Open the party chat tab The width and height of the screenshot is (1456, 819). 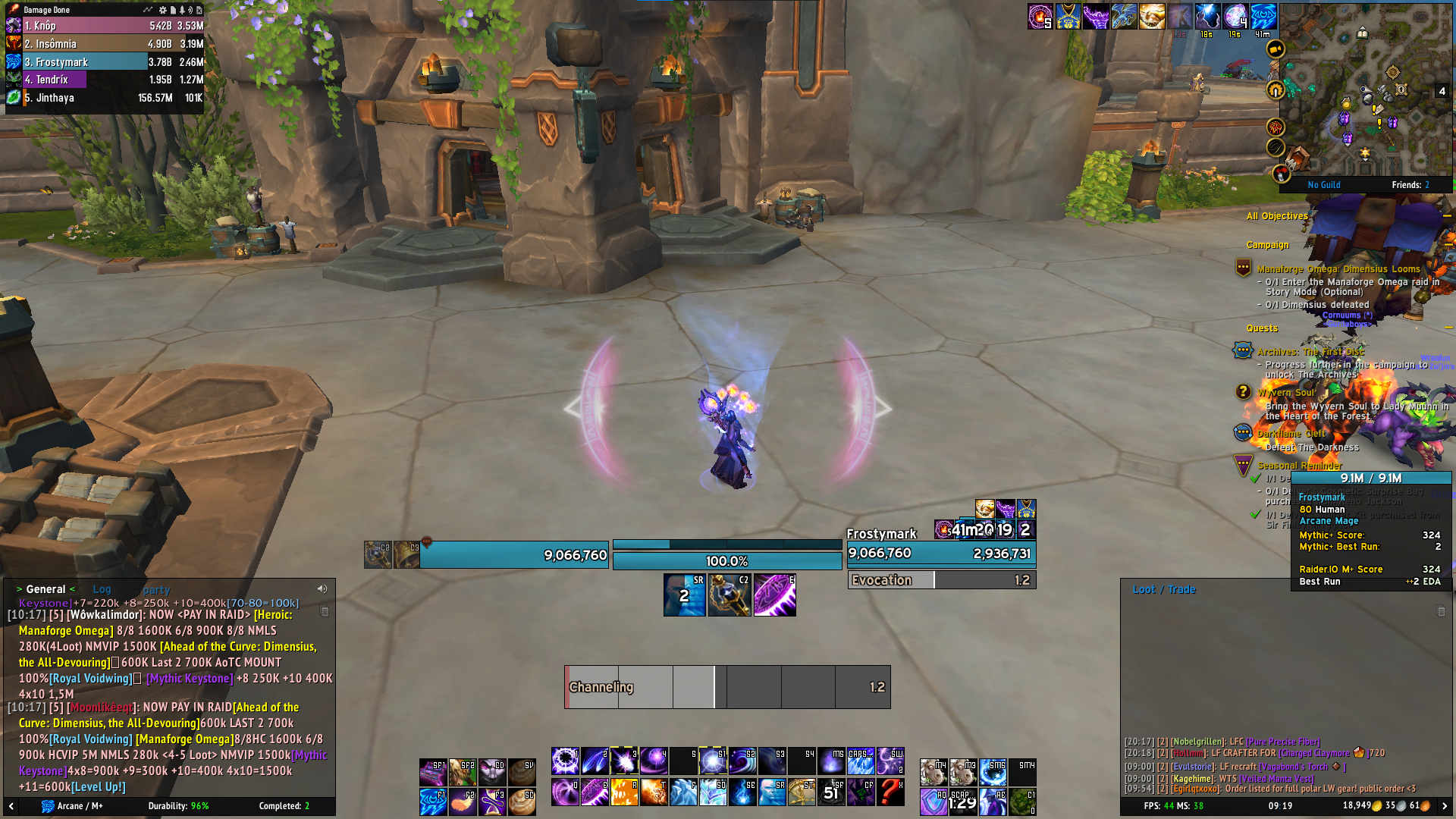click(156, 590)
